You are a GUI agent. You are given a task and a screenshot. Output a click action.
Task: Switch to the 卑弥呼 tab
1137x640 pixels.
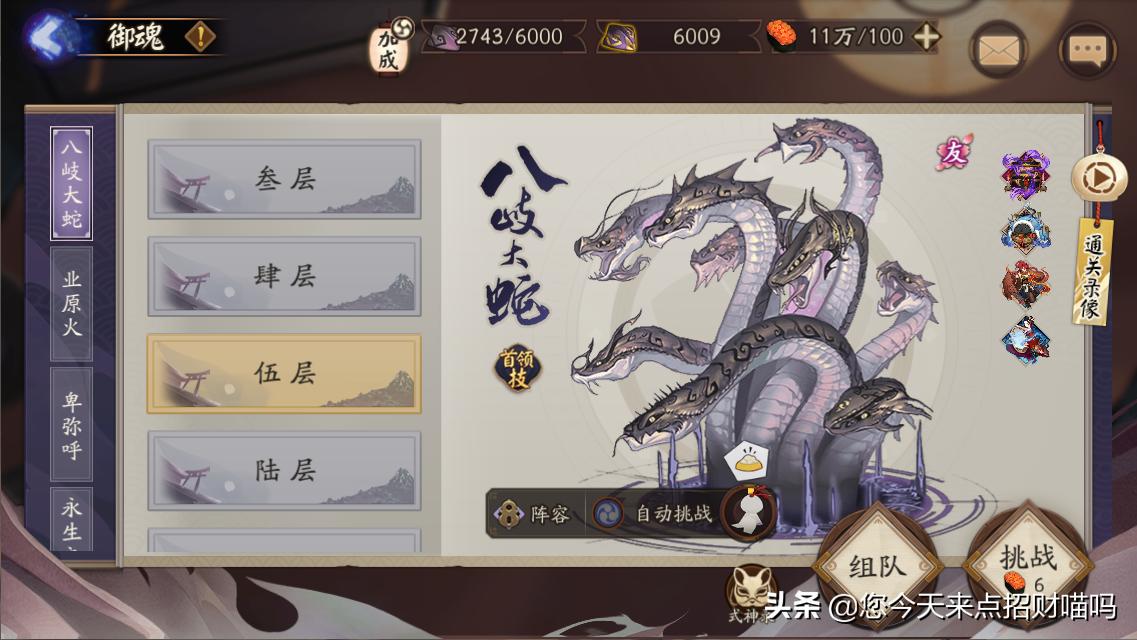pos(72,425)
